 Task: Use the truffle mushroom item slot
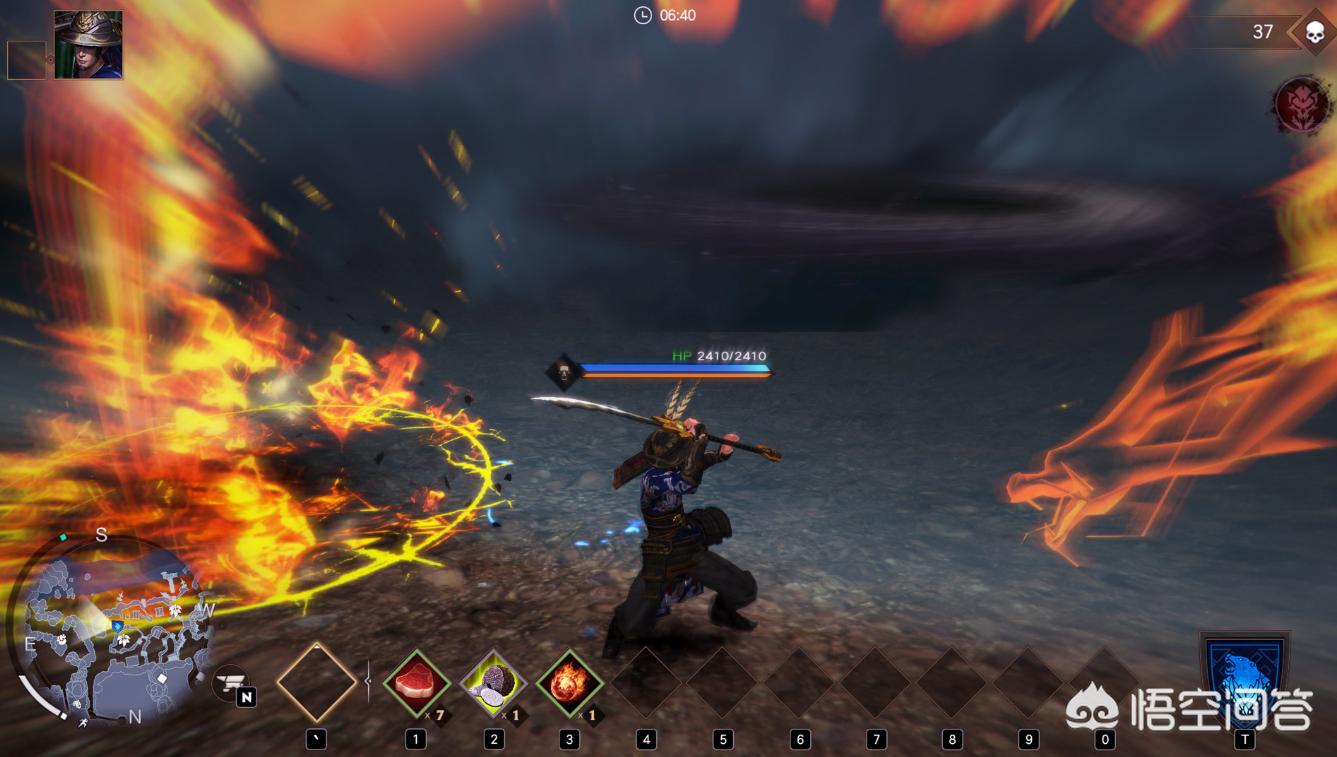click(x=493, y=684)
